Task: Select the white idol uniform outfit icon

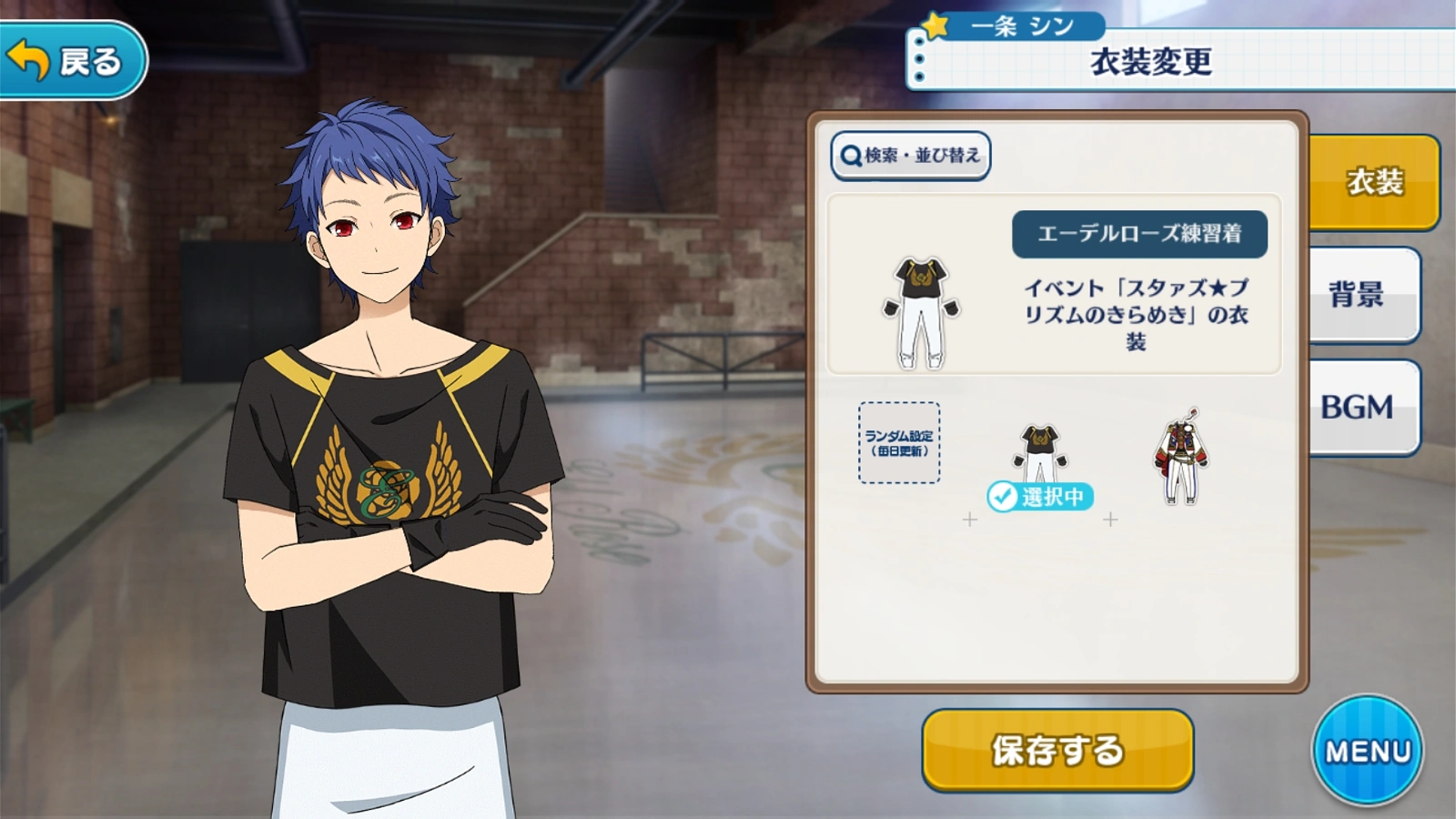Action: 1183,455
